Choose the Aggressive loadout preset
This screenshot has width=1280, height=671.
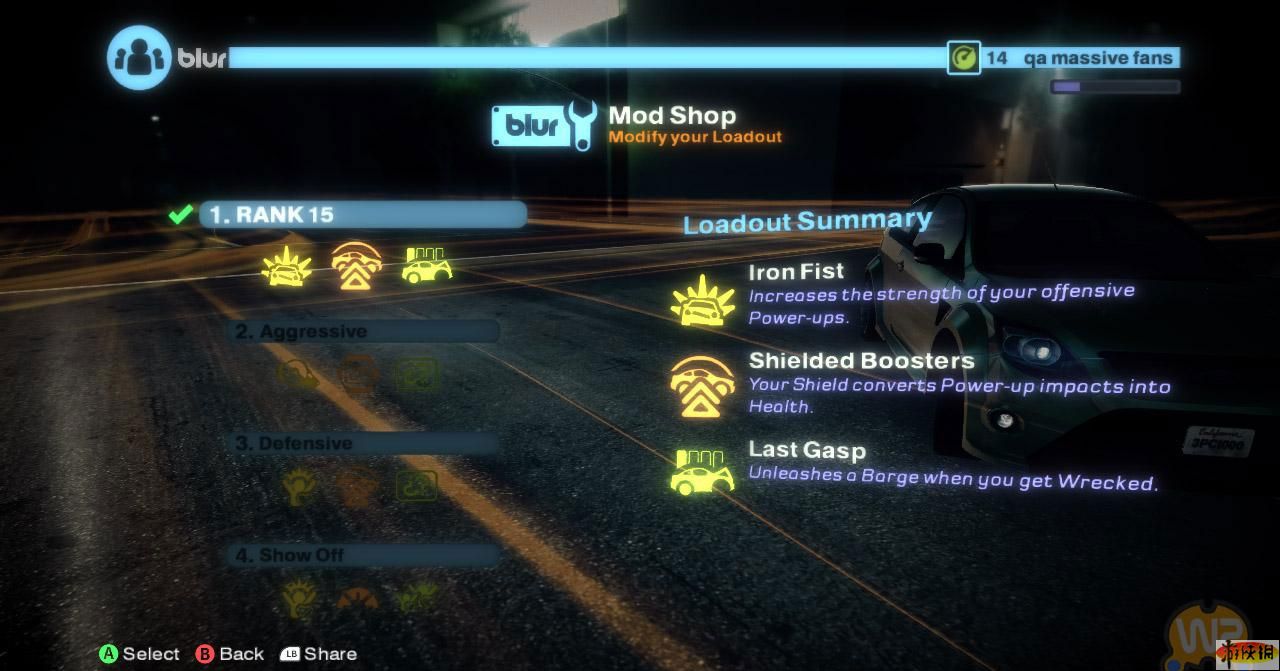[x=366, y=332]
